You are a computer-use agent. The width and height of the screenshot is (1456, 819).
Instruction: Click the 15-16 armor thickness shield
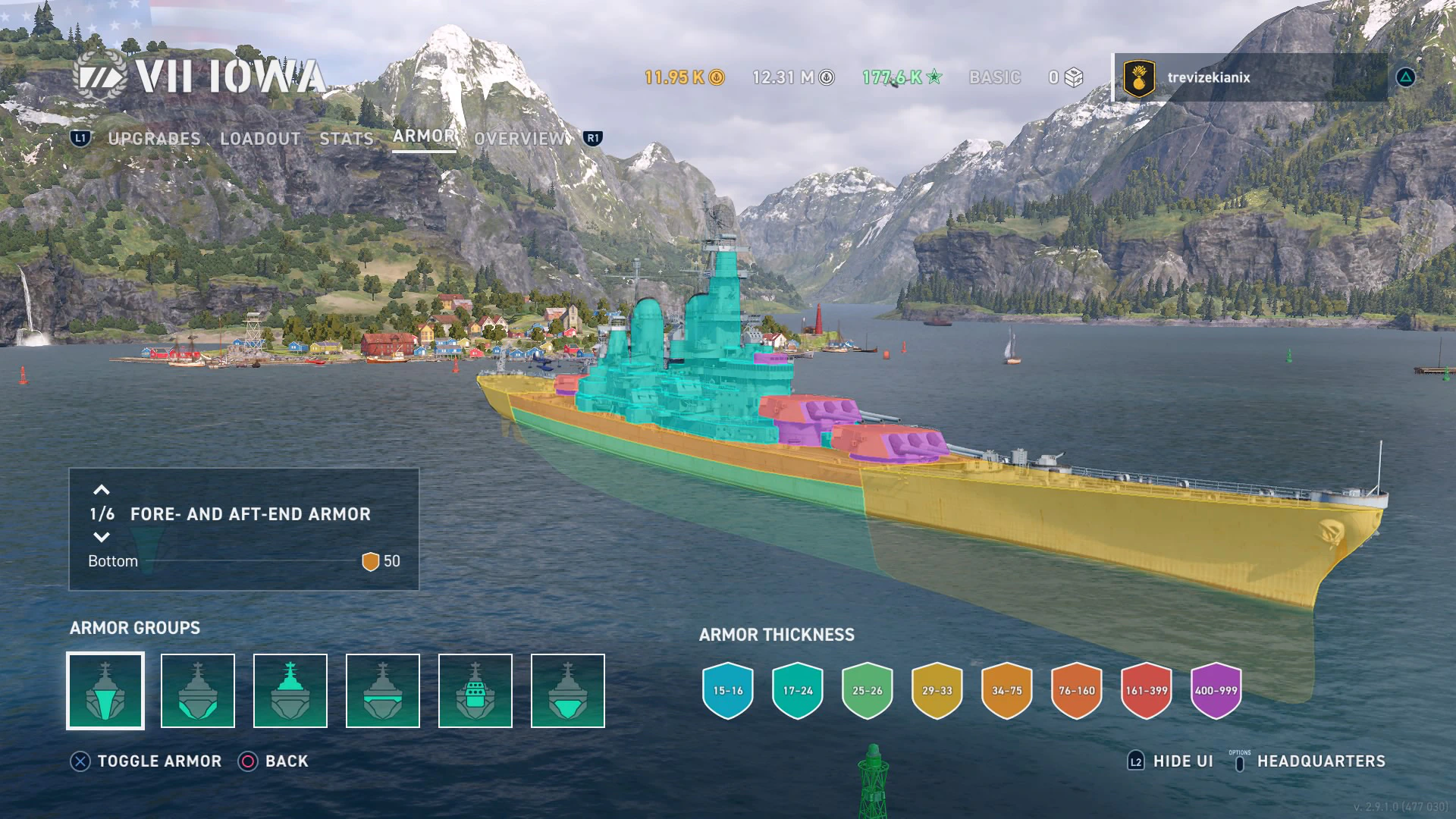728,691
